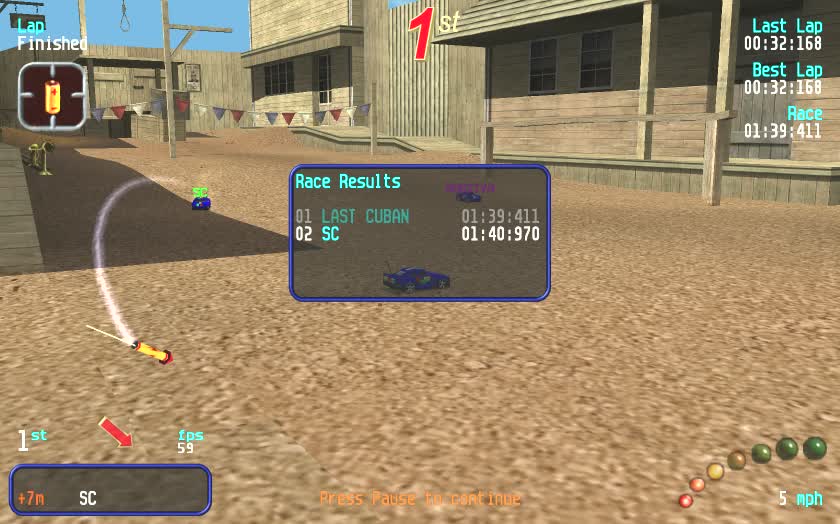Select LAST CUBAN's row in Race Results
This screenshot has width=840, height=524.
[417, 216]
